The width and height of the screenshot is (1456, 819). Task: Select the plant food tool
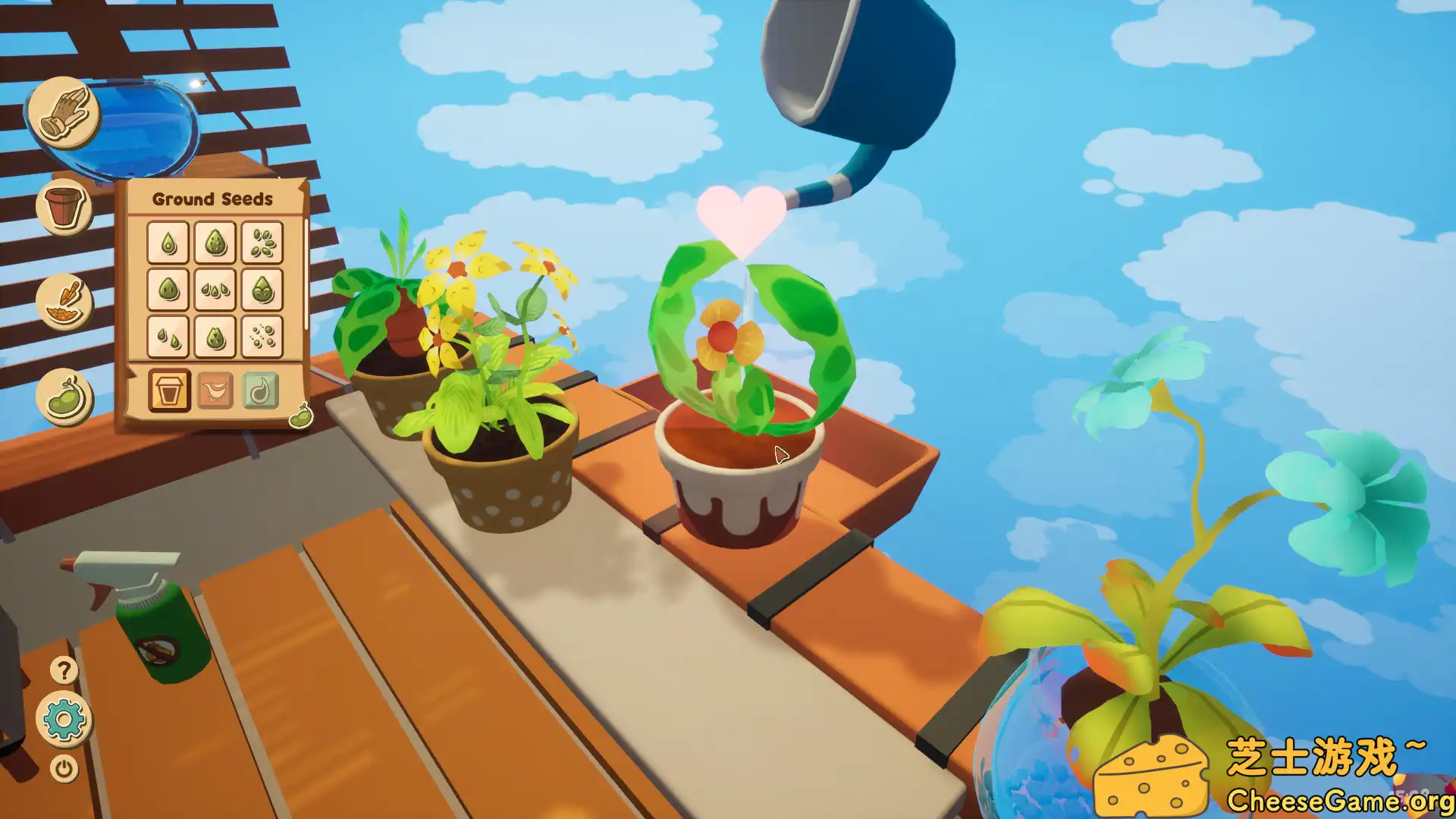(x=64, y=300)
